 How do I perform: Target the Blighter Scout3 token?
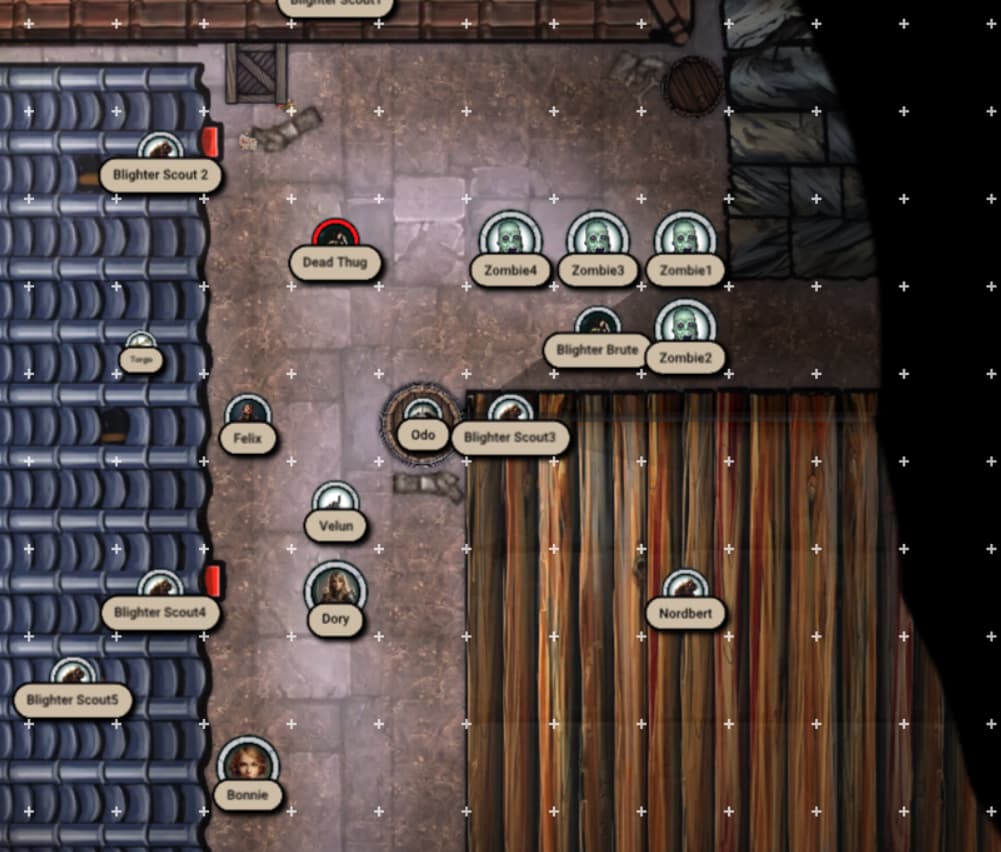click(510, 414)
